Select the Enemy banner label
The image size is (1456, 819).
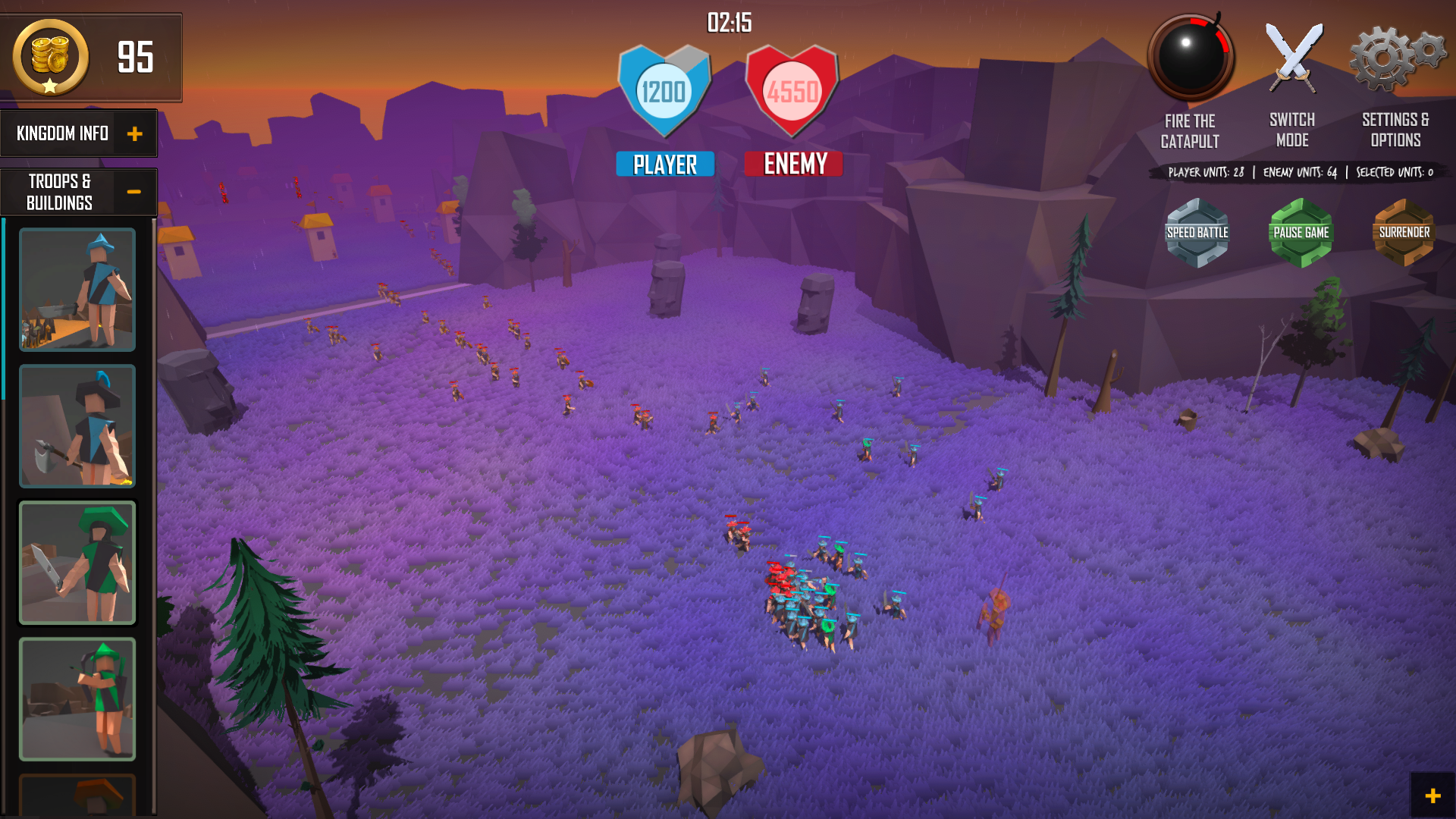point(792,163)
